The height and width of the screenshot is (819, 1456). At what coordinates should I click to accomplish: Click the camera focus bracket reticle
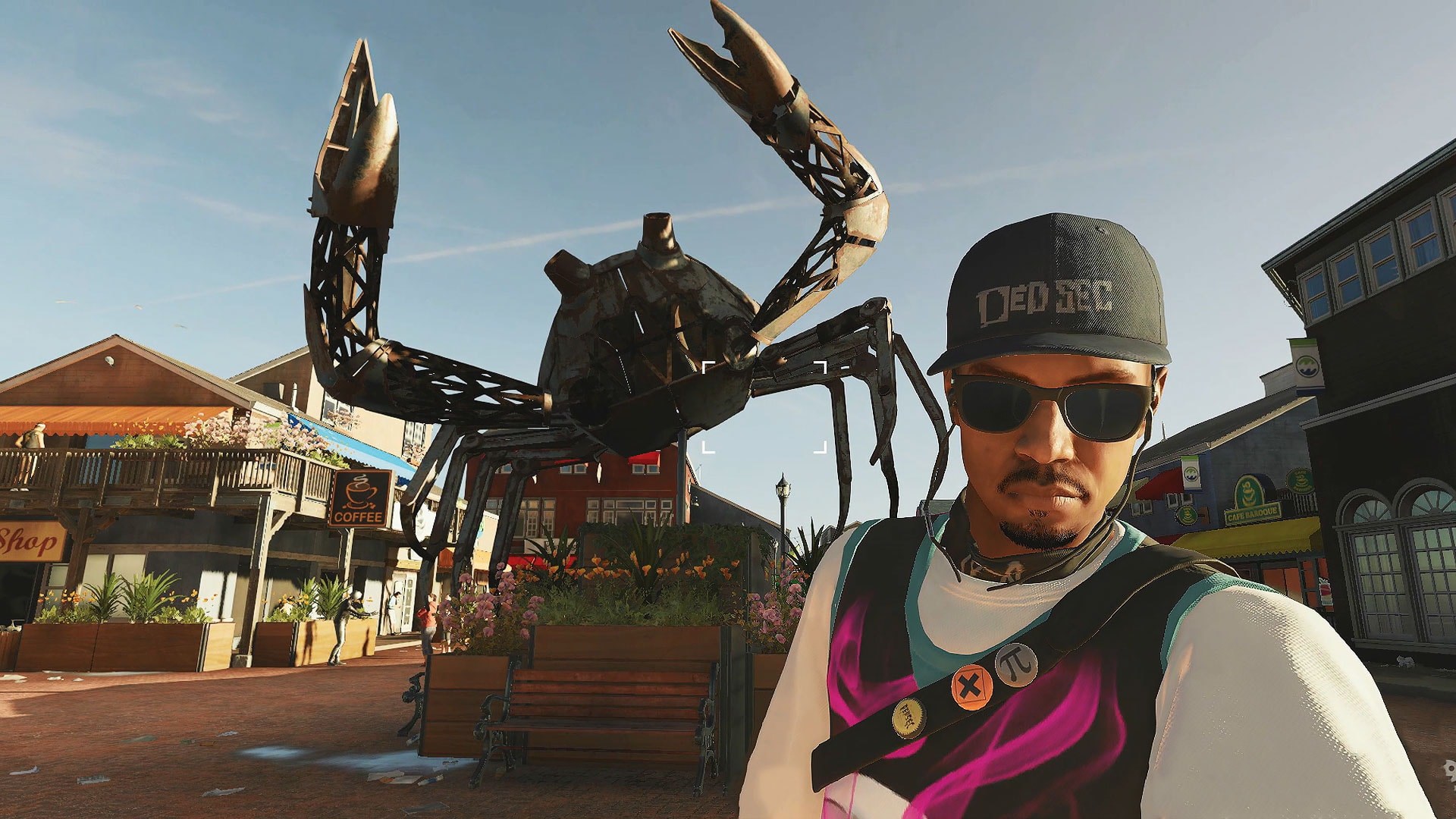(764, 408)
